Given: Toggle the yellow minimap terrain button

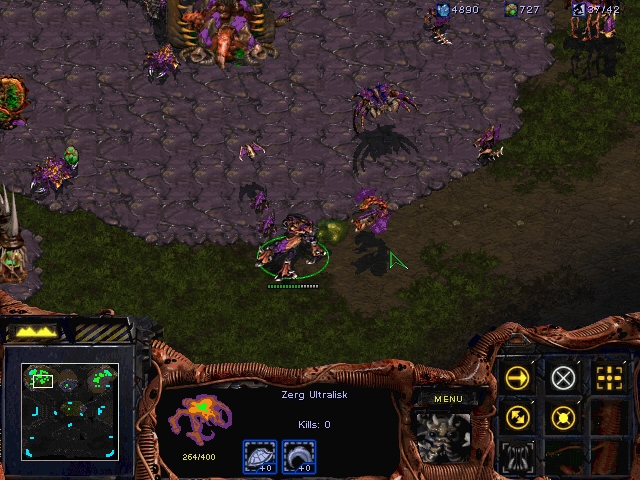Looking at the screenshot, I should coord(39,330).
